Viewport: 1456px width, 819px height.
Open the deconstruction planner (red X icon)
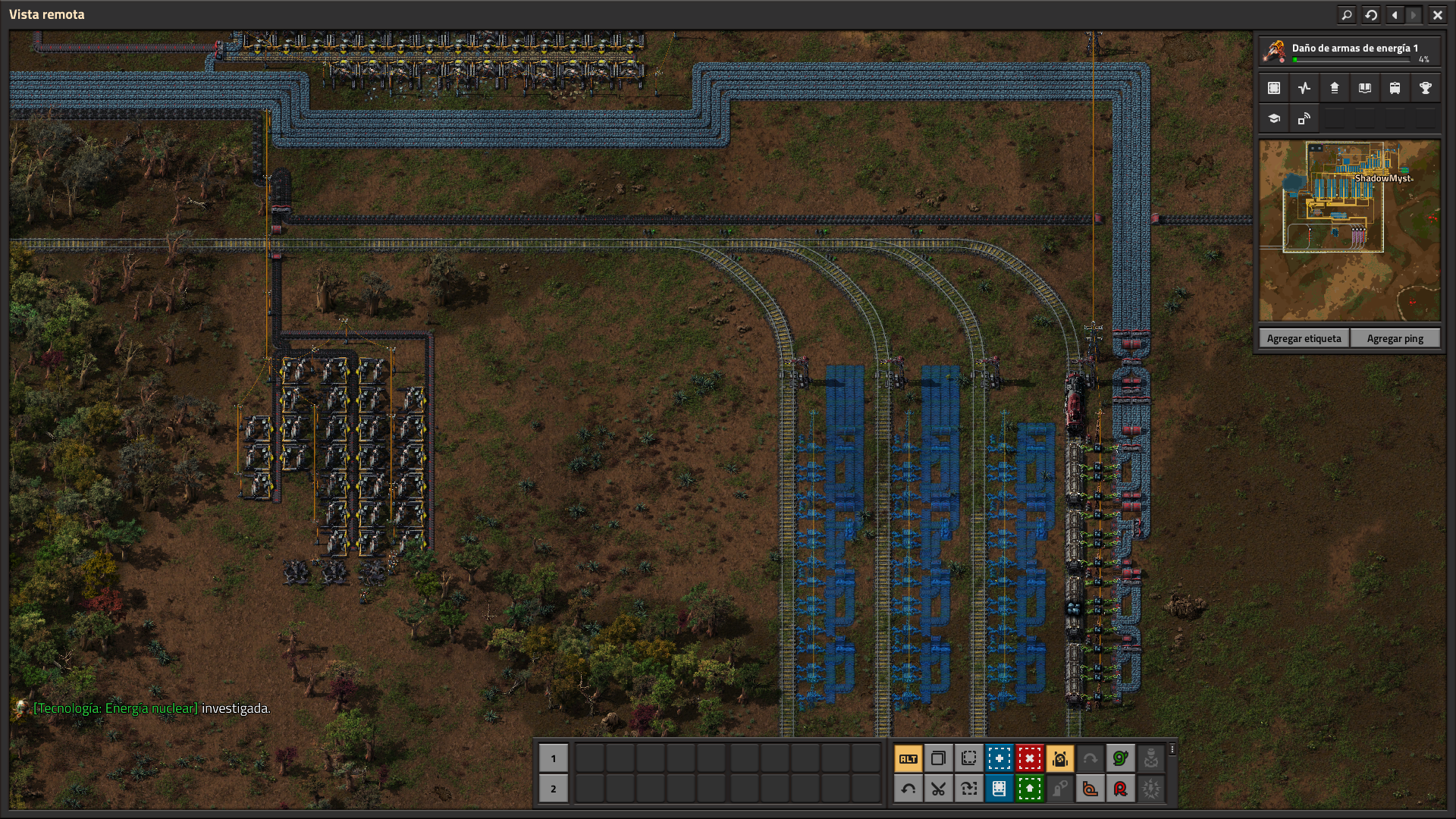[x=1029, y=758]
